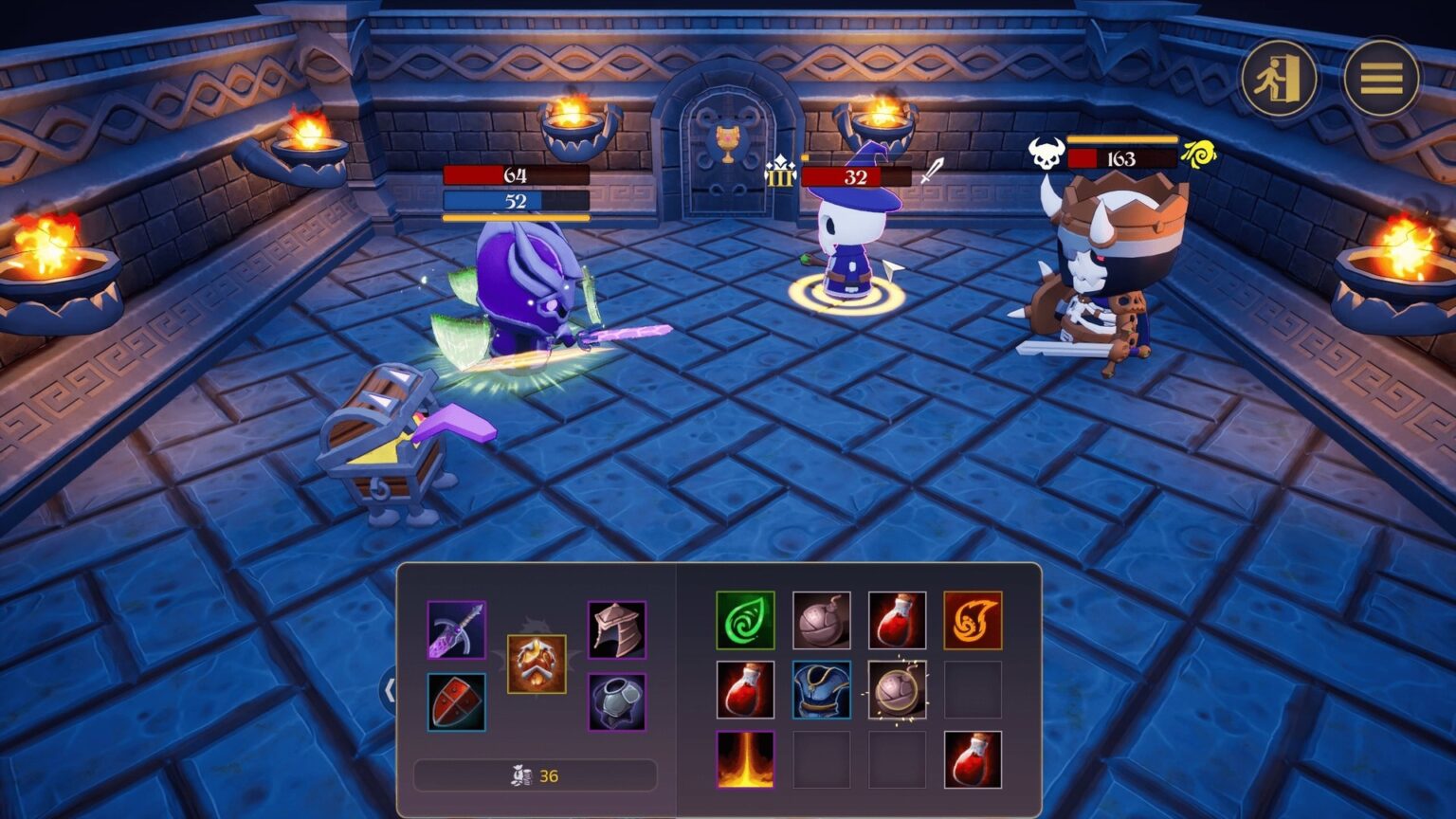Open the hamburger menu button

[x=1380, y=78]
